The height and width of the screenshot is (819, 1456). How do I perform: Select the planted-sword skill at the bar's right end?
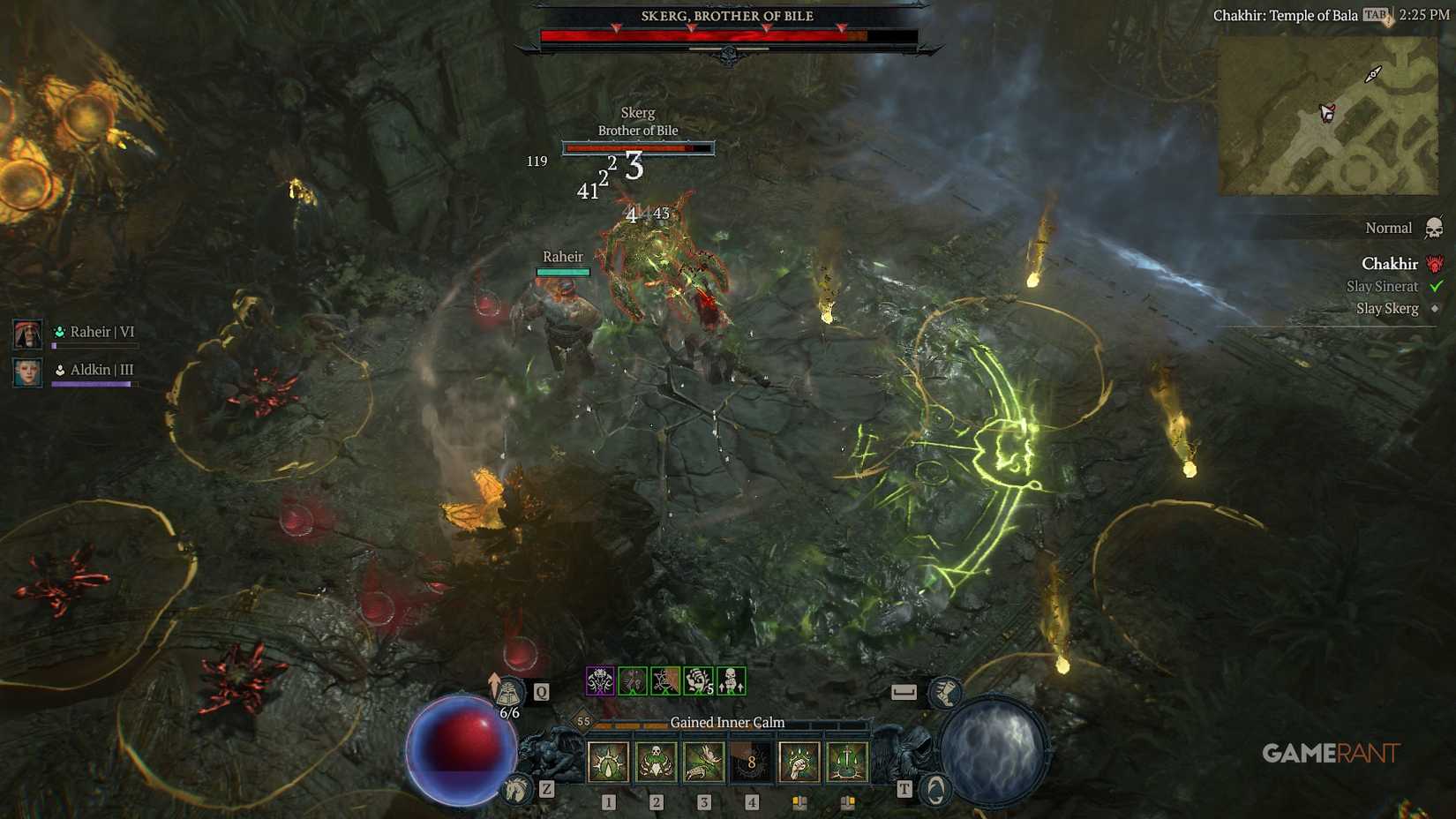848,762
